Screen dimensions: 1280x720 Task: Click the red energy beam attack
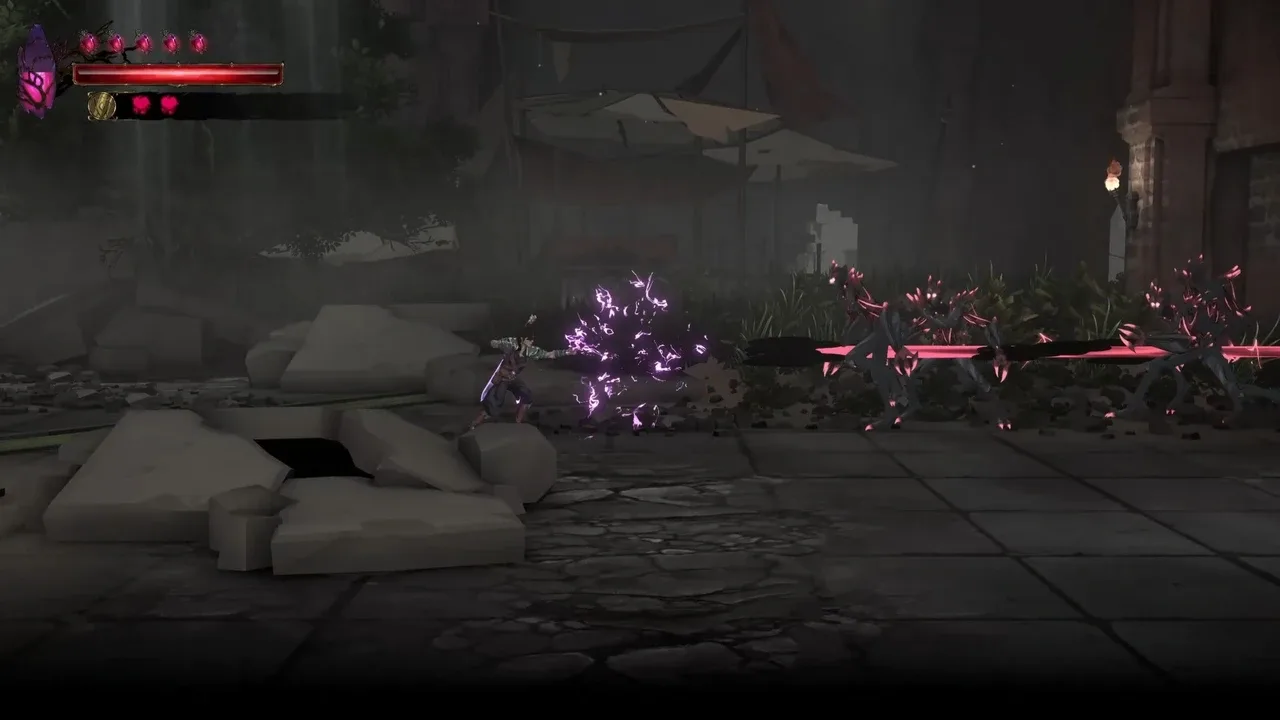pos(1000,352)
